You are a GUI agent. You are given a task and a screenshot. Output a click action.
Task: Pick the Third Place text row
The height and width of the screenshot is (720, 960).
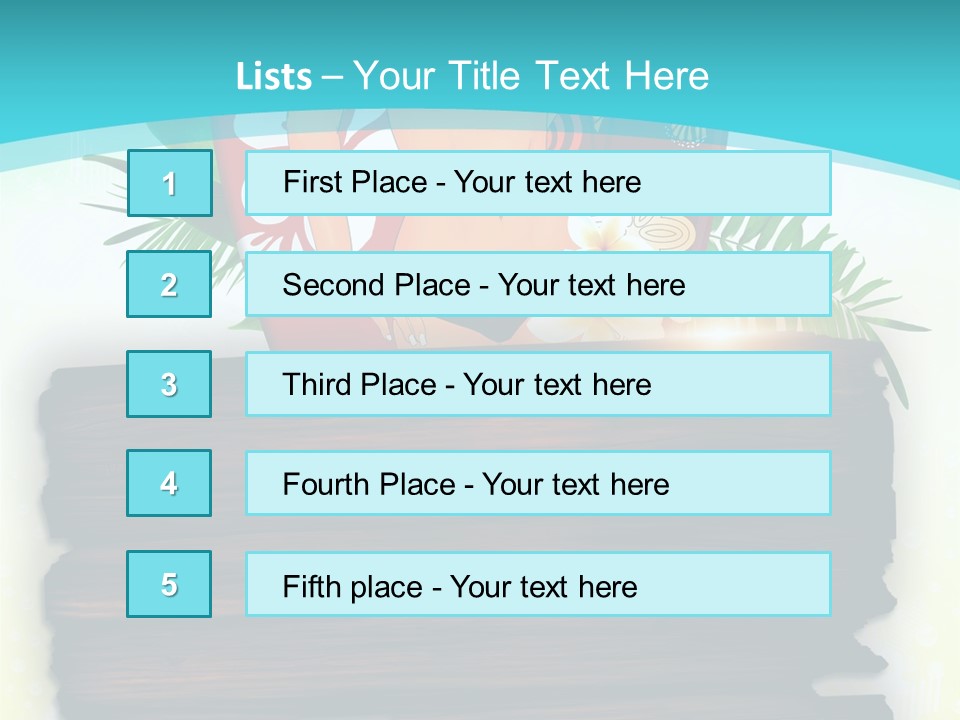pos(538,384)
